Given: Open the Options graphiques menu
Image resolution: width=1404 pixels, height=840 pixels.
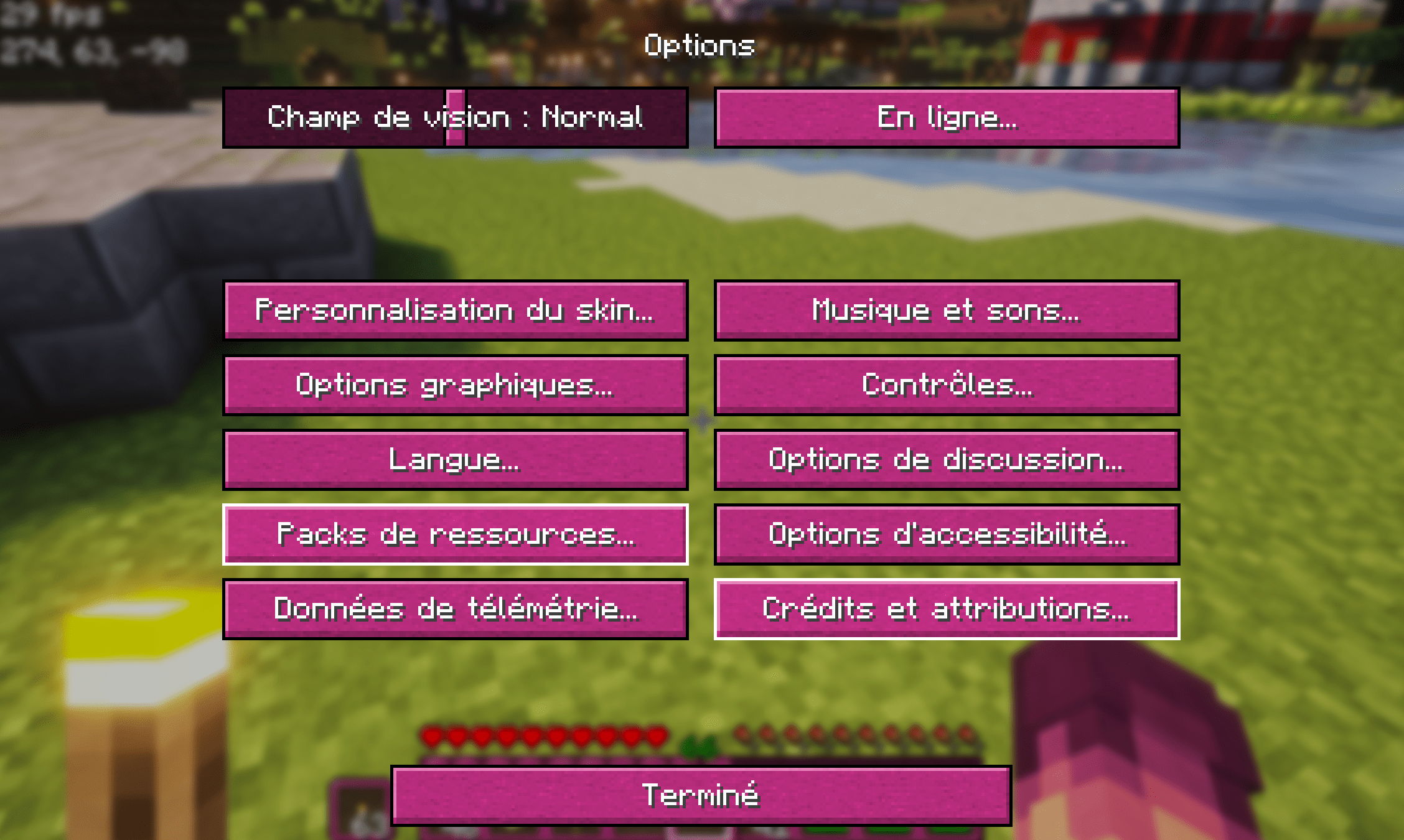Looking at the screenshot, I should pos(455,386).
